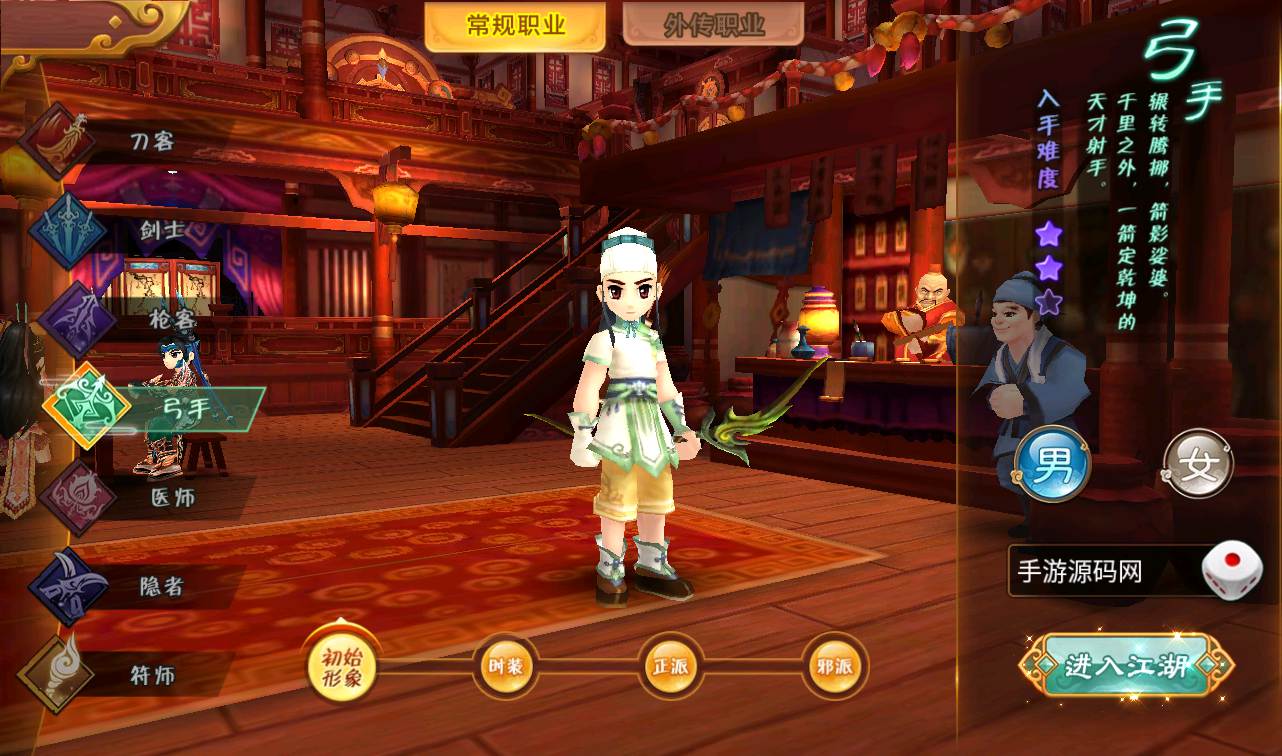The image size is (1282, 756).
Task: Choose female gender 女
Action: (x=1198, y=465)
